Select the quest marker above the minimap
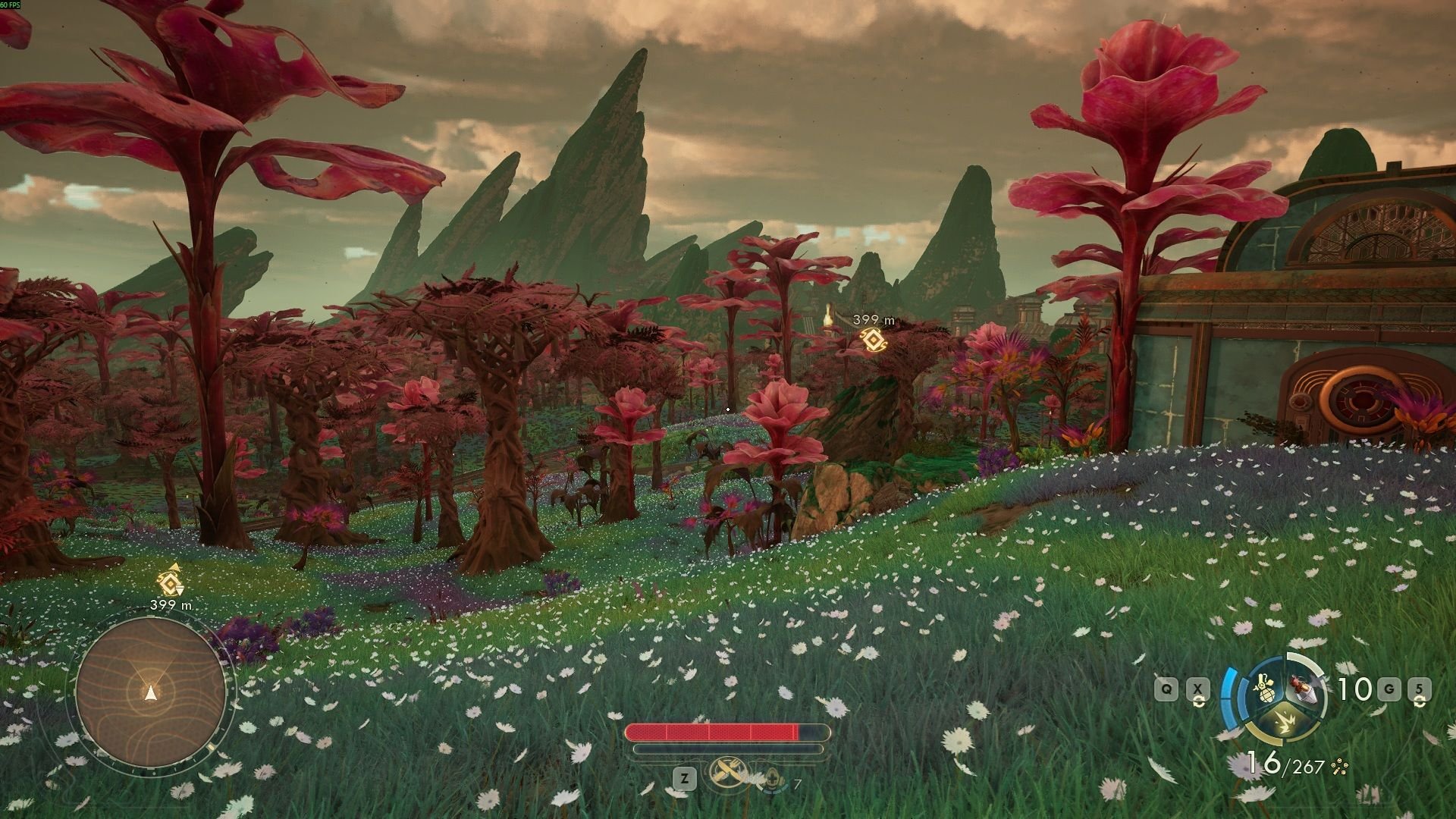 (x=170, y=582)
